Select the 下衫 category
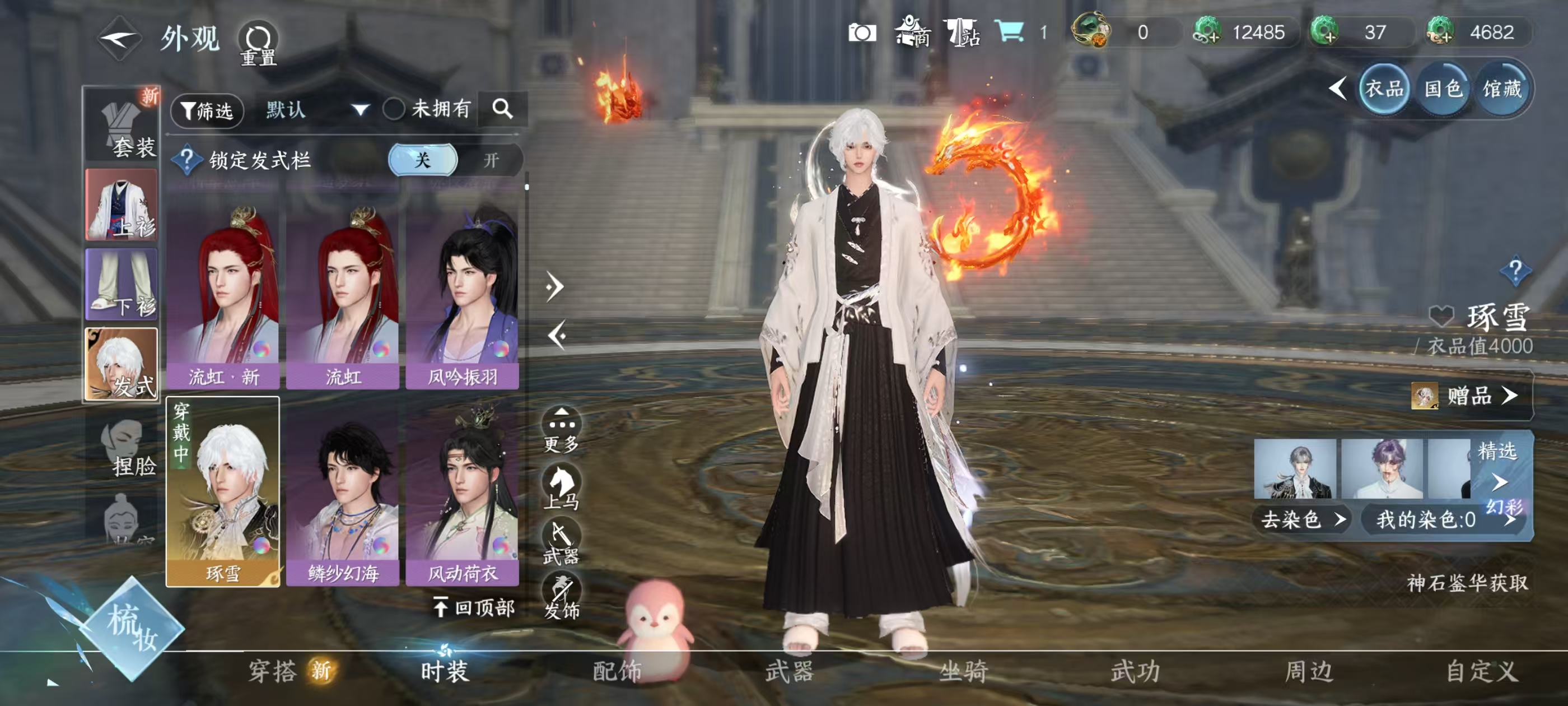The image size is (1568, 706). 122,285
